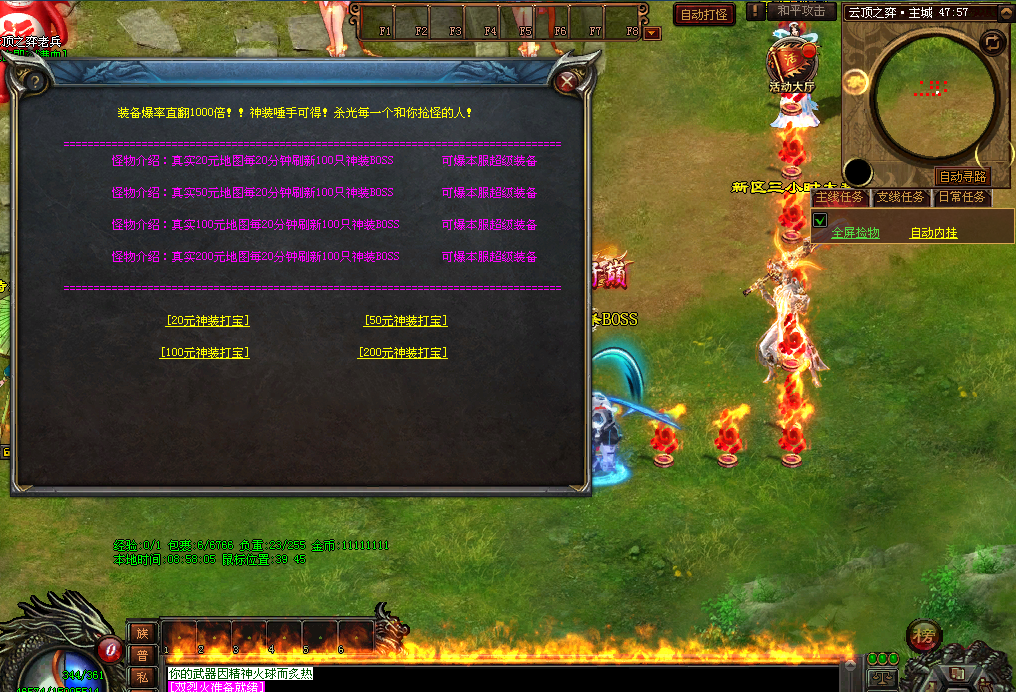
Task: Select the 50元神装打宝 link
Action: pyautogui.click(x=405, y=321)
